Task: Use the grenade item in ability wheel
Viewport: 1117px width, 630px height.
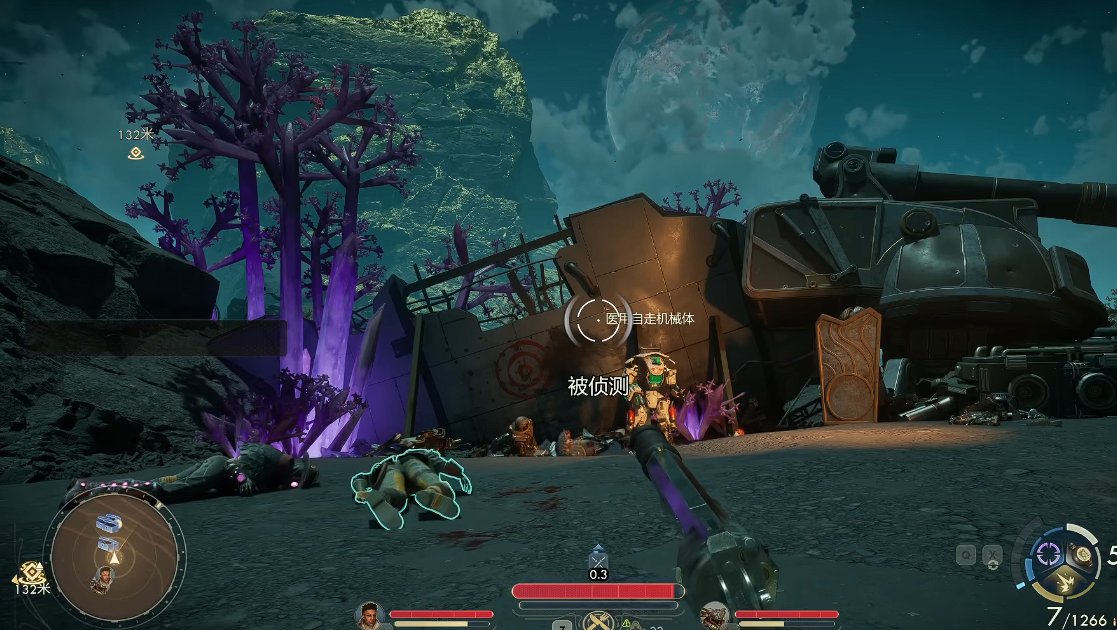Action: 1083,553
